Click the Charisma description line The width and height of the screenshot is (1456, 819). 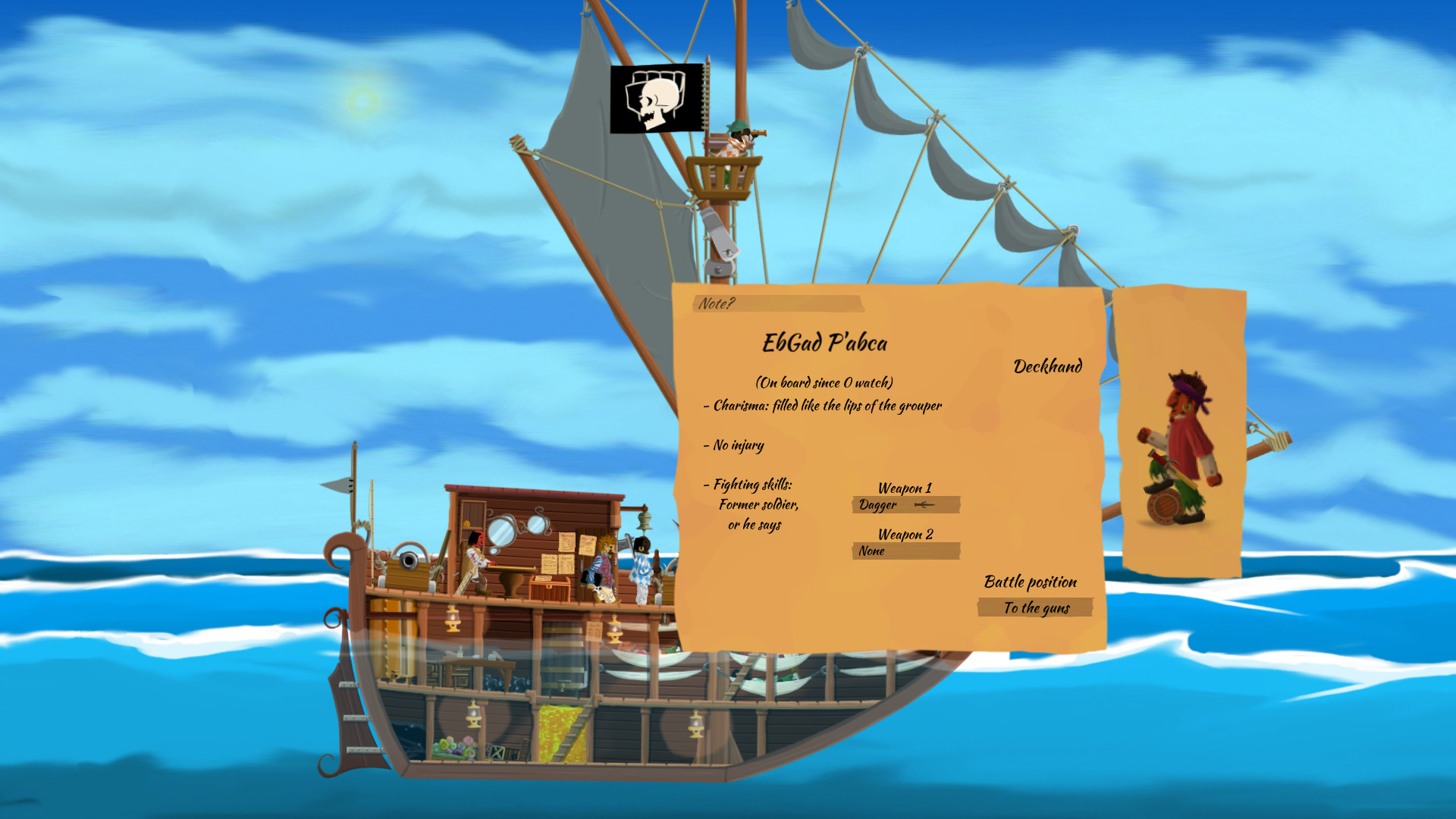pos(824,406)
